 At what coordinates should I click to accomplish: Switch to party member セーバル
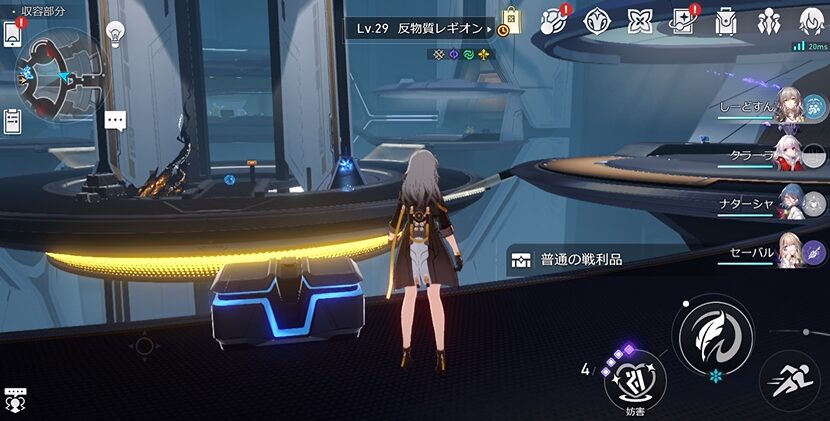pos(790,252)
